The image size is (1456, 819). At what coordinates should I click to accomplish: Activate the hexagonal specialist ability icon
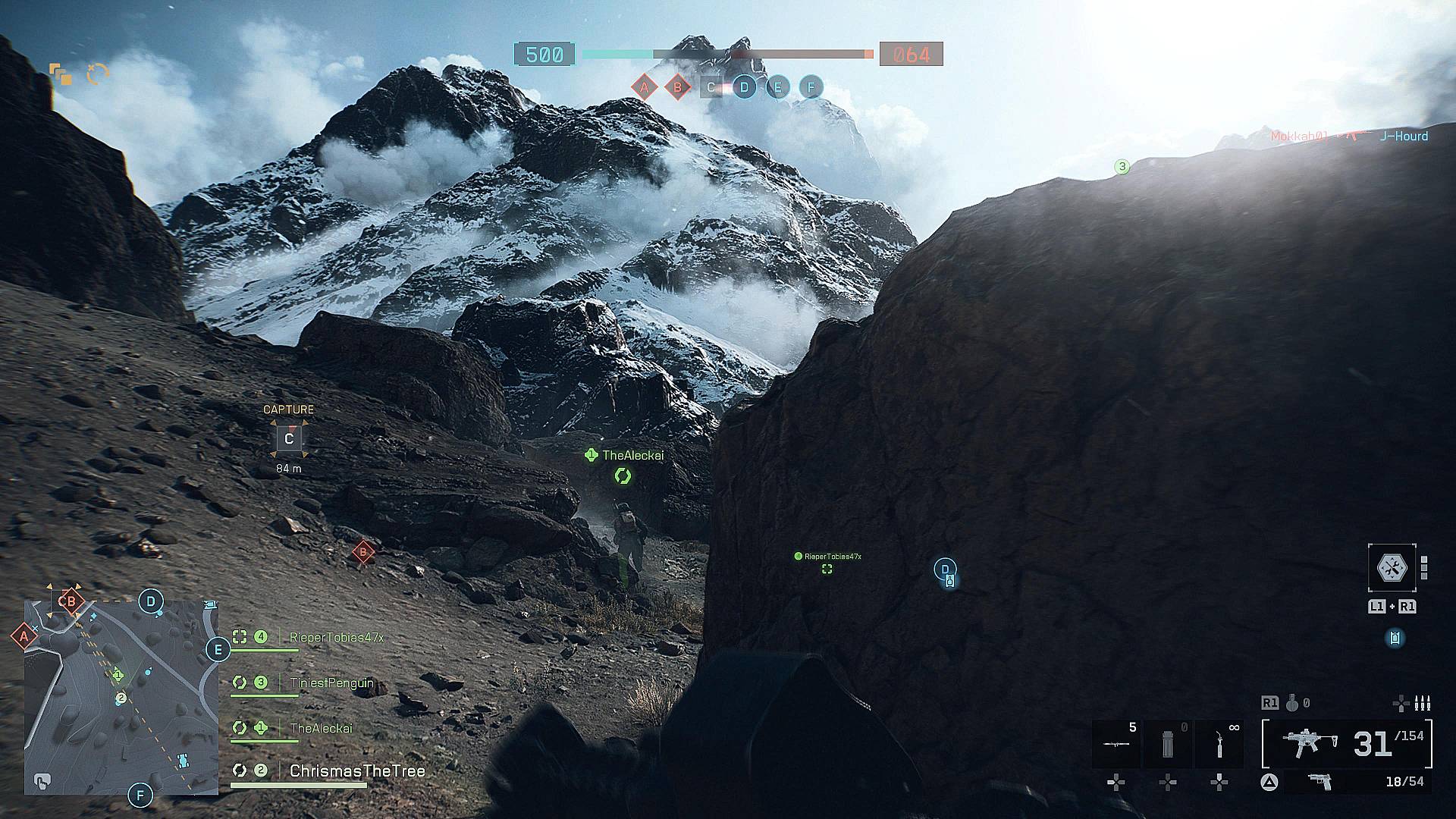pyautogui.click(x=1392, y=566)
